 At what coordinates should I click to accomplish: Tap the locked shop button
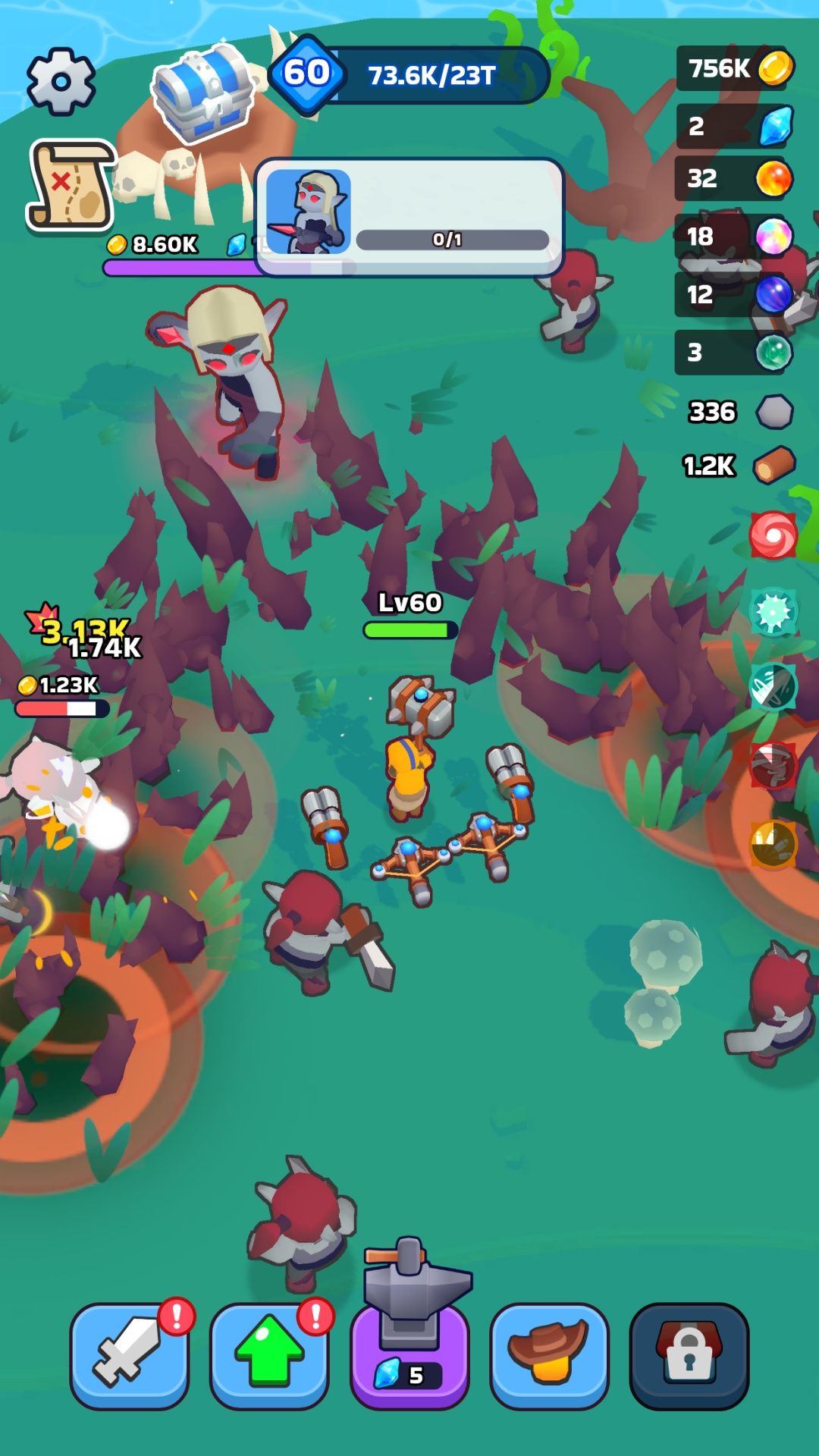689,1356
